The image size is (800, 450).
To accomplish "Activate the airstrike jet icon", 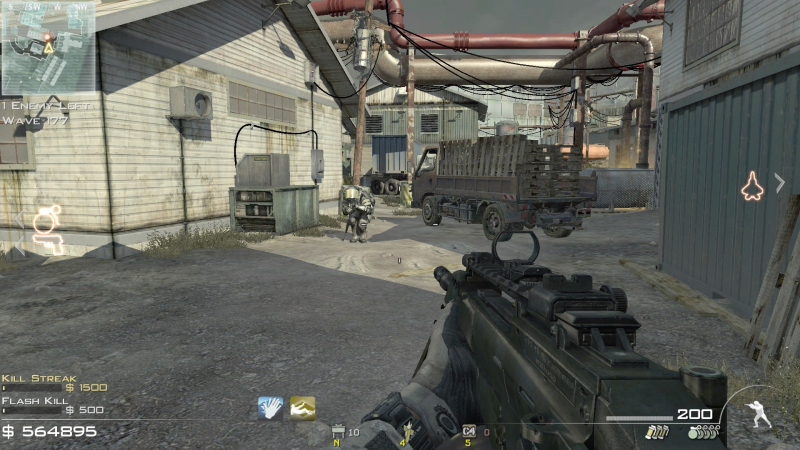I will pyautogui.click(x=751, y=186).
